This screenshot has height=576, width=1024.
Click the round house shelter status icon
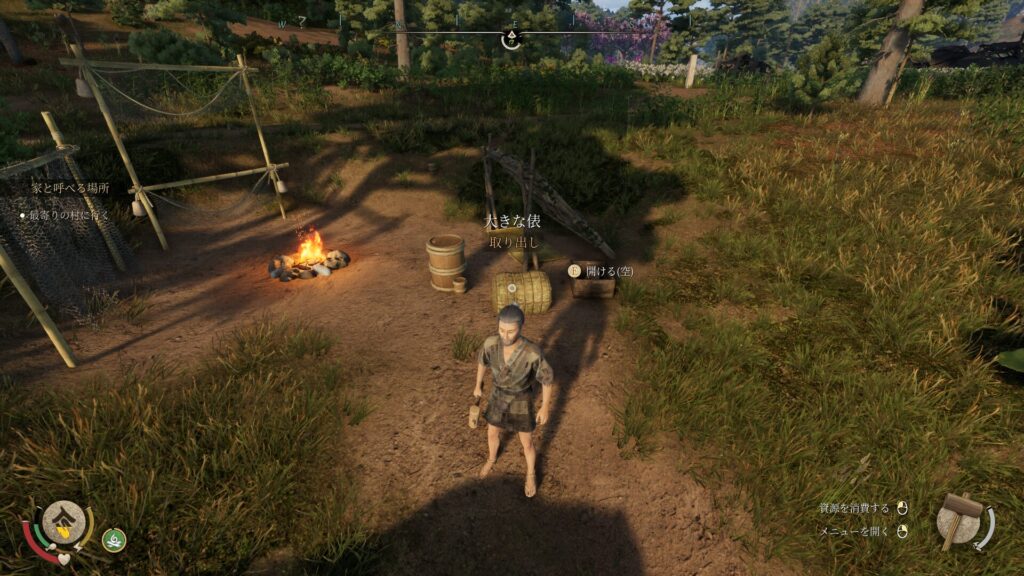click(62, 520)
